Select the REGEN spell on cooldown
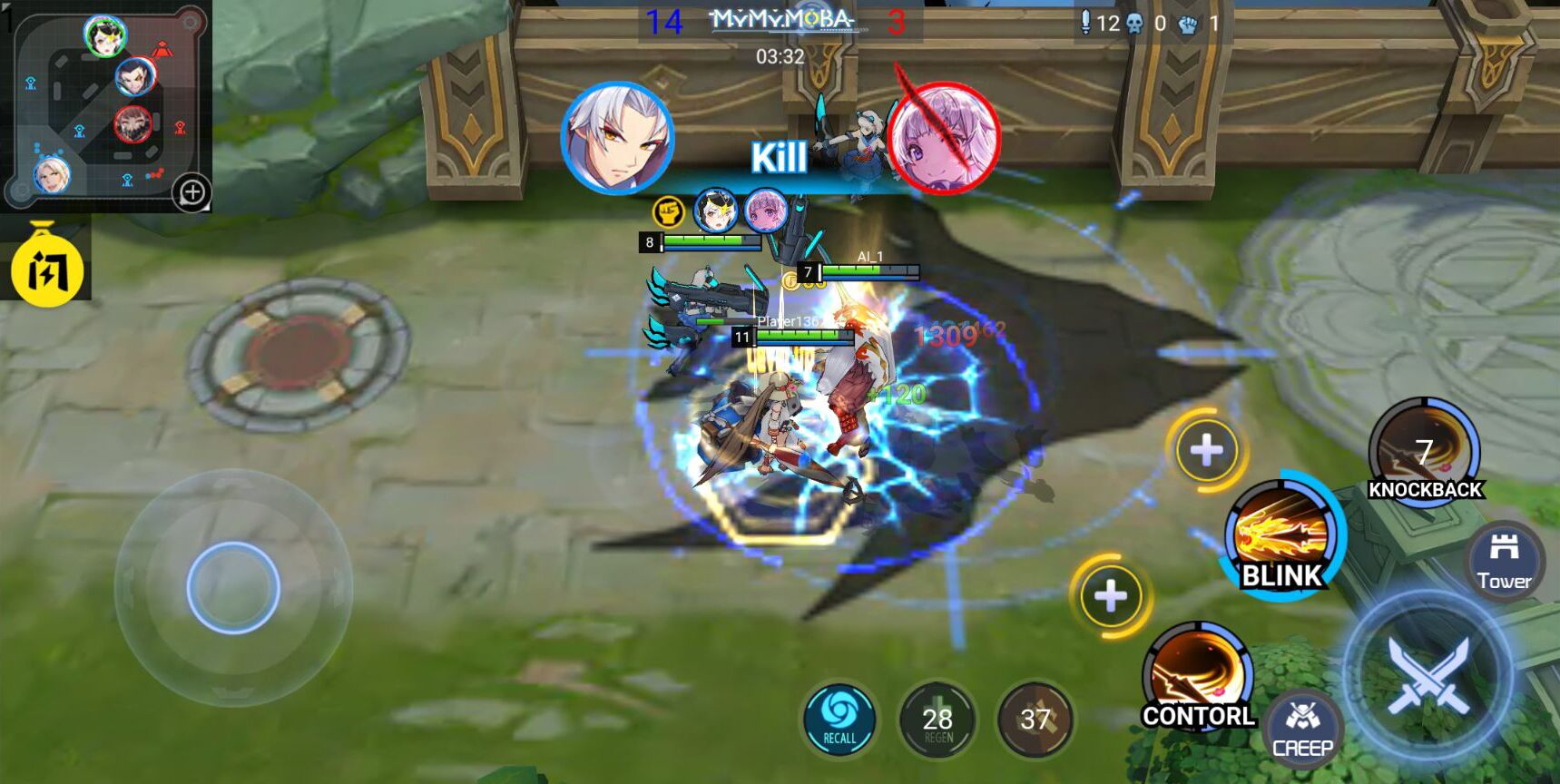This screenshot has height=784, width=1560. (x=937, y=720)
